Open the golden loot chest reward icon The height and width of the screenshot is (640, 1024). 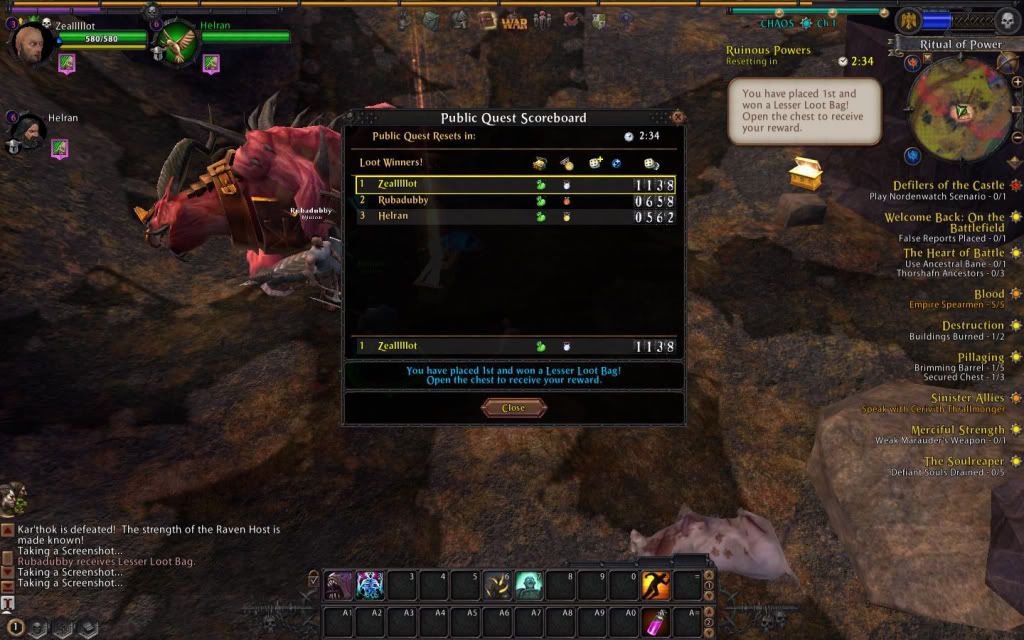(x=803, y=173)
